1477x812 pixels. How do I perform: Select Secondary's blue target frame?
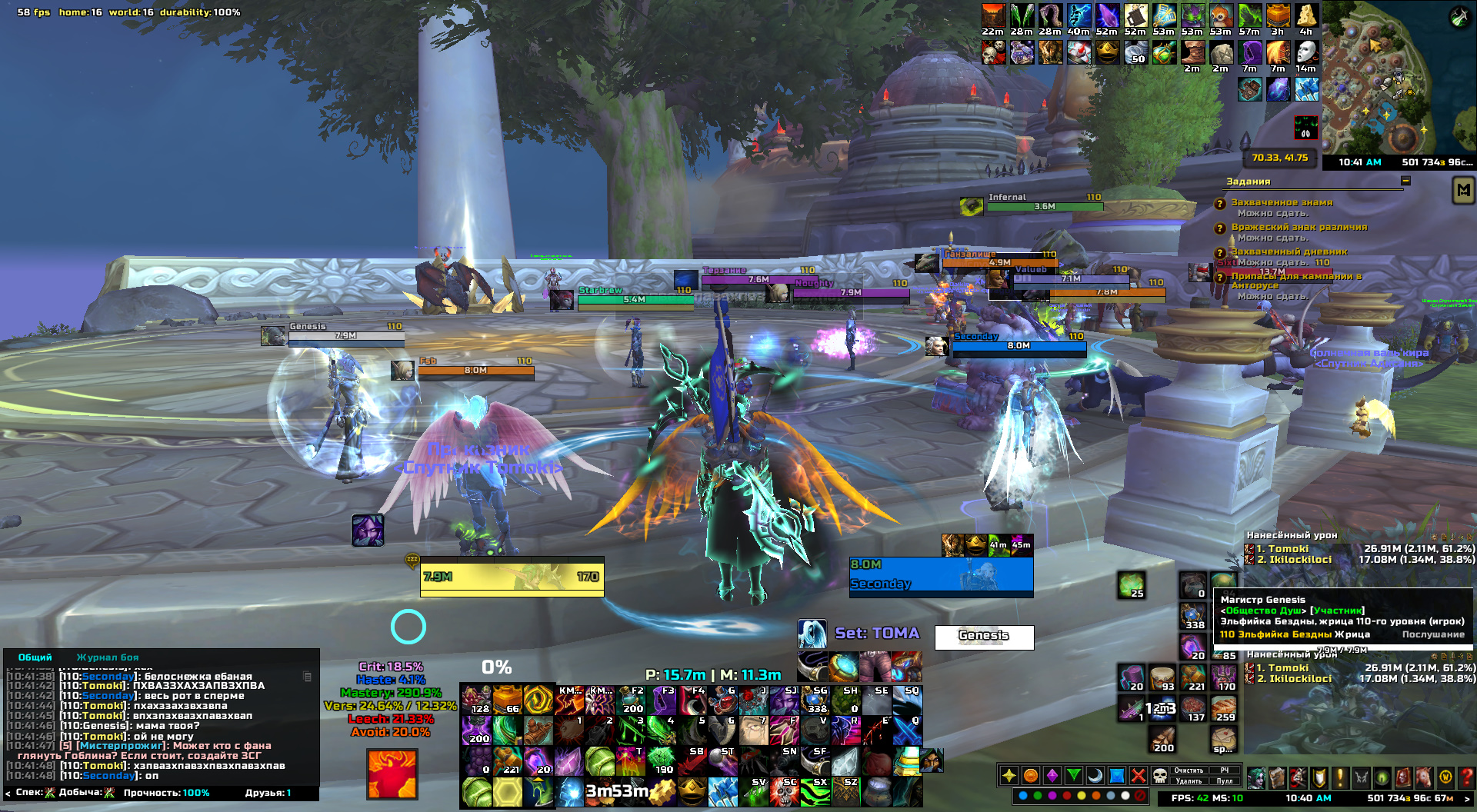pos(941,577)
